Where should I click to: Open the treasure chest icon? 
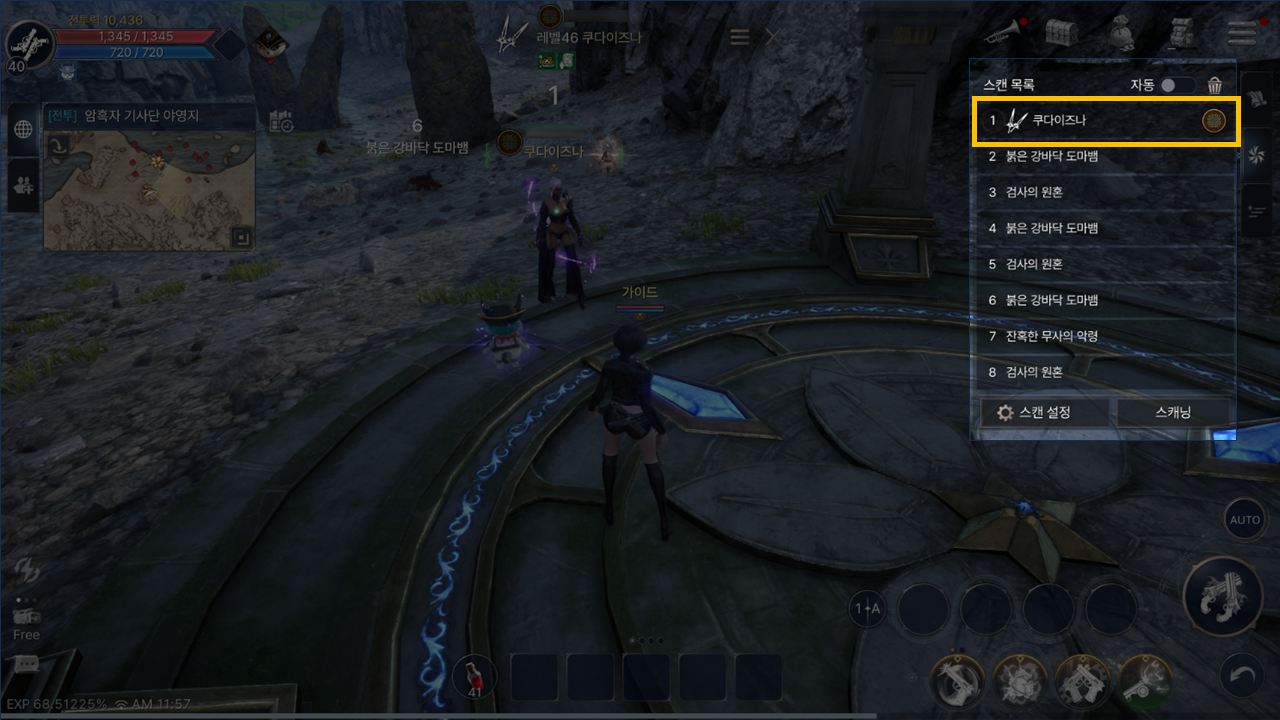point(1061,33)
